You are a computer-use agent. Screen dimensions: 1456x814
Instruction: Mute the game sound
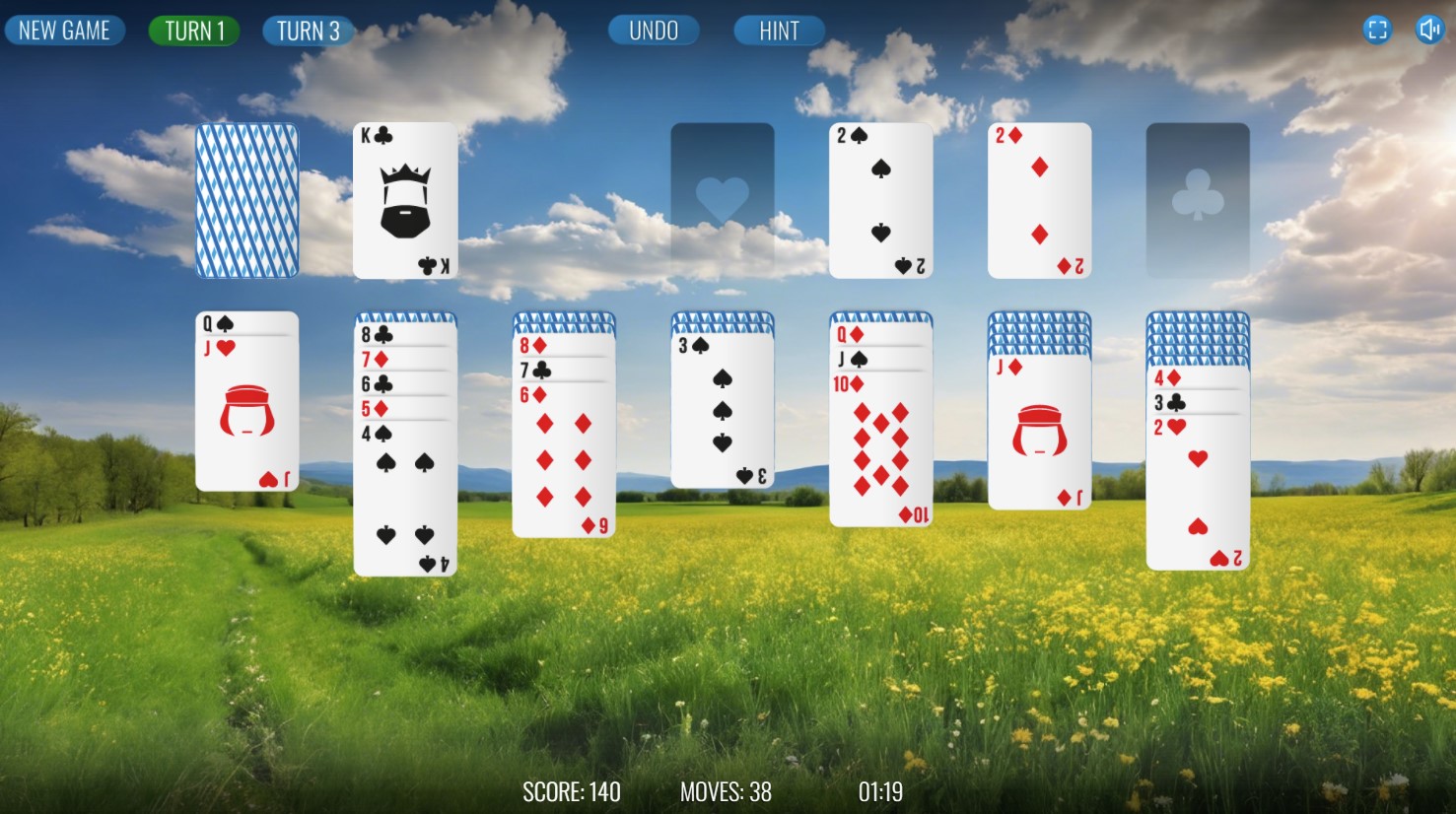1431,30
